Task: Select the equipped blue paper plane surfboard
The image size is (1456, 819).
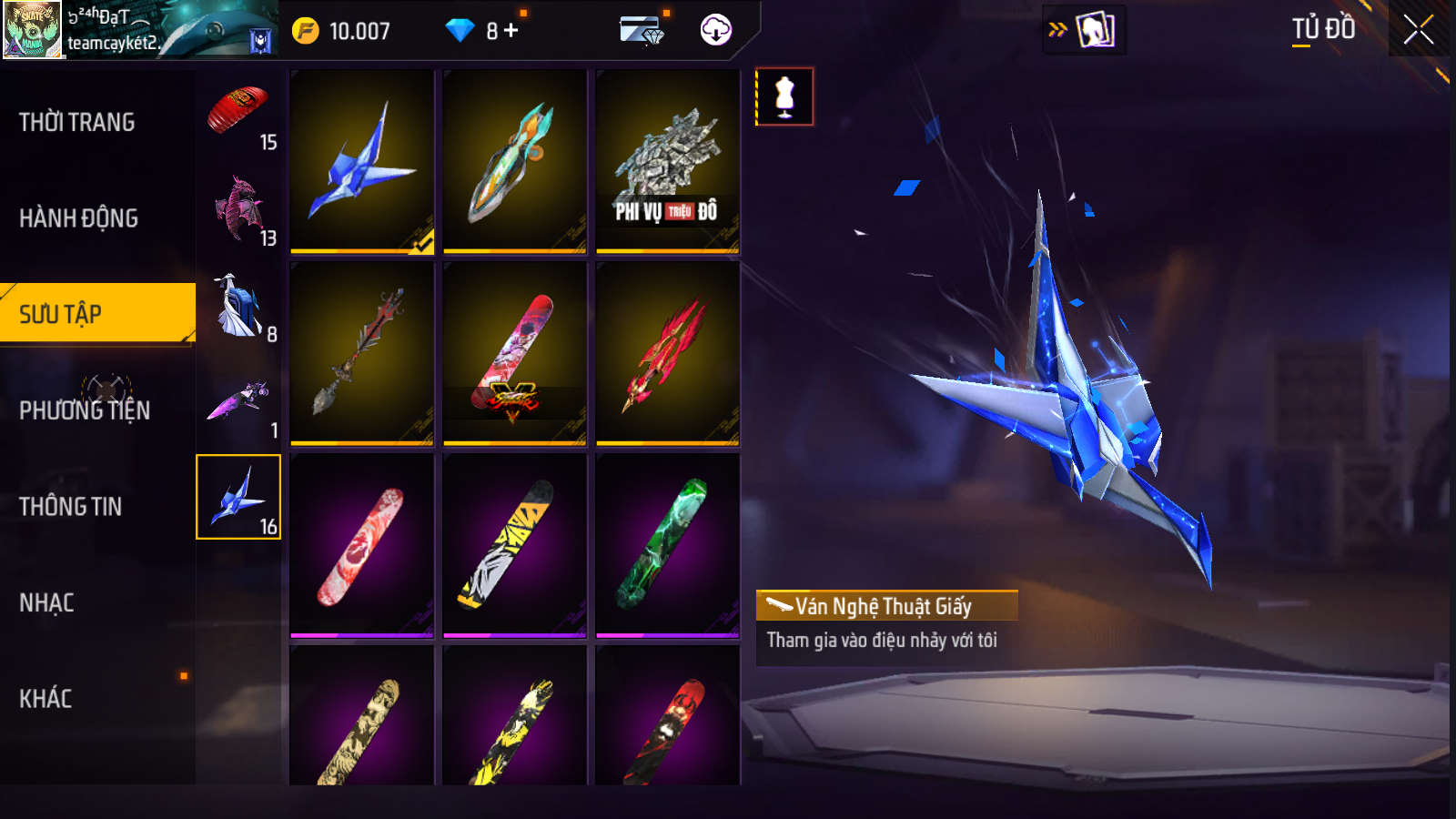Action: pyautogui.click(x=362, y=162)
